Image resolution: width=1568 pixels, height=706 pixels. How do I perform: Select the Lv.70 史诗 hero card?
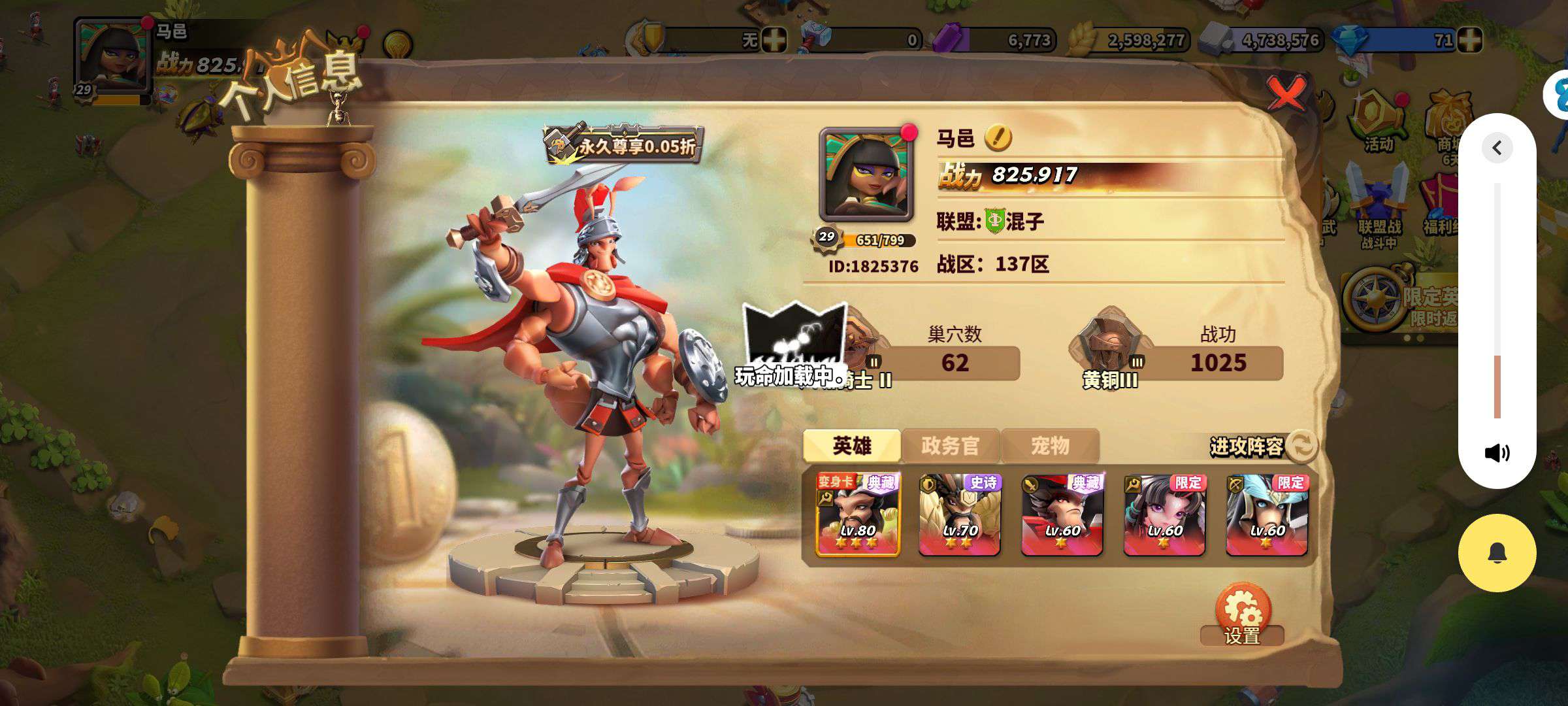point(960,514)
